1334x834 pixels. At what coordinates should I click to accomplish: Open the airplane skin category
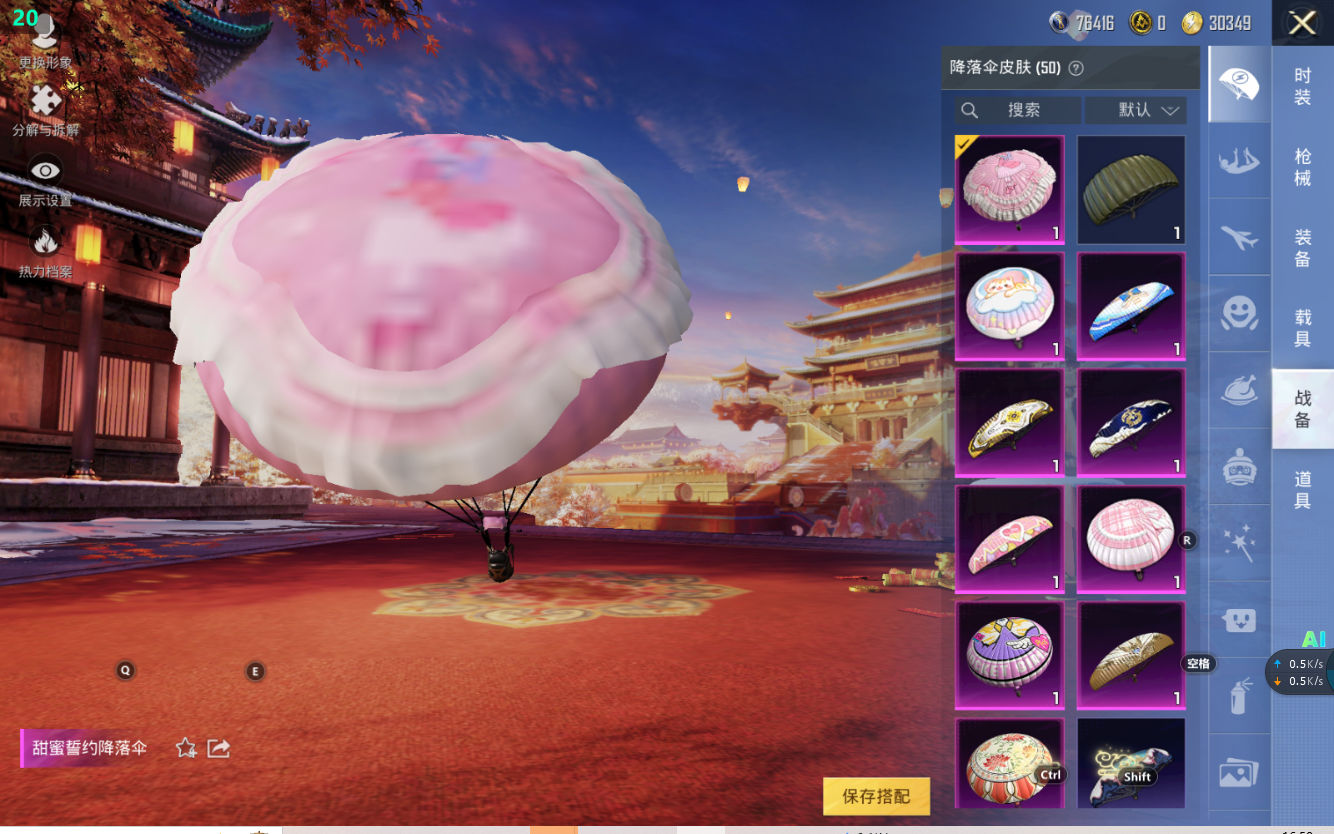(1239, 237)
